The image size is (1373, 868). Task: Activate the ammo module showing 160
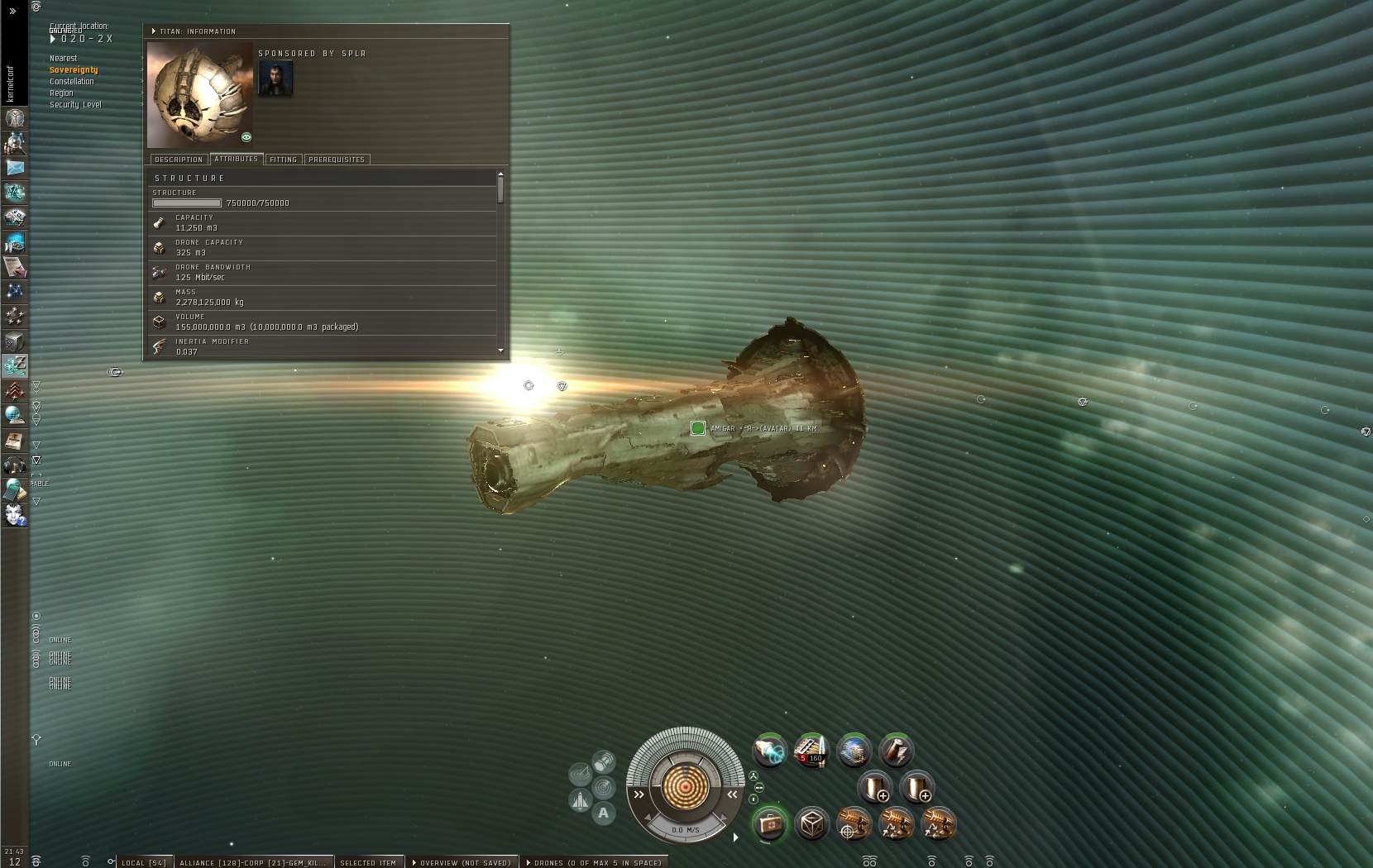(x=811, y=751)
